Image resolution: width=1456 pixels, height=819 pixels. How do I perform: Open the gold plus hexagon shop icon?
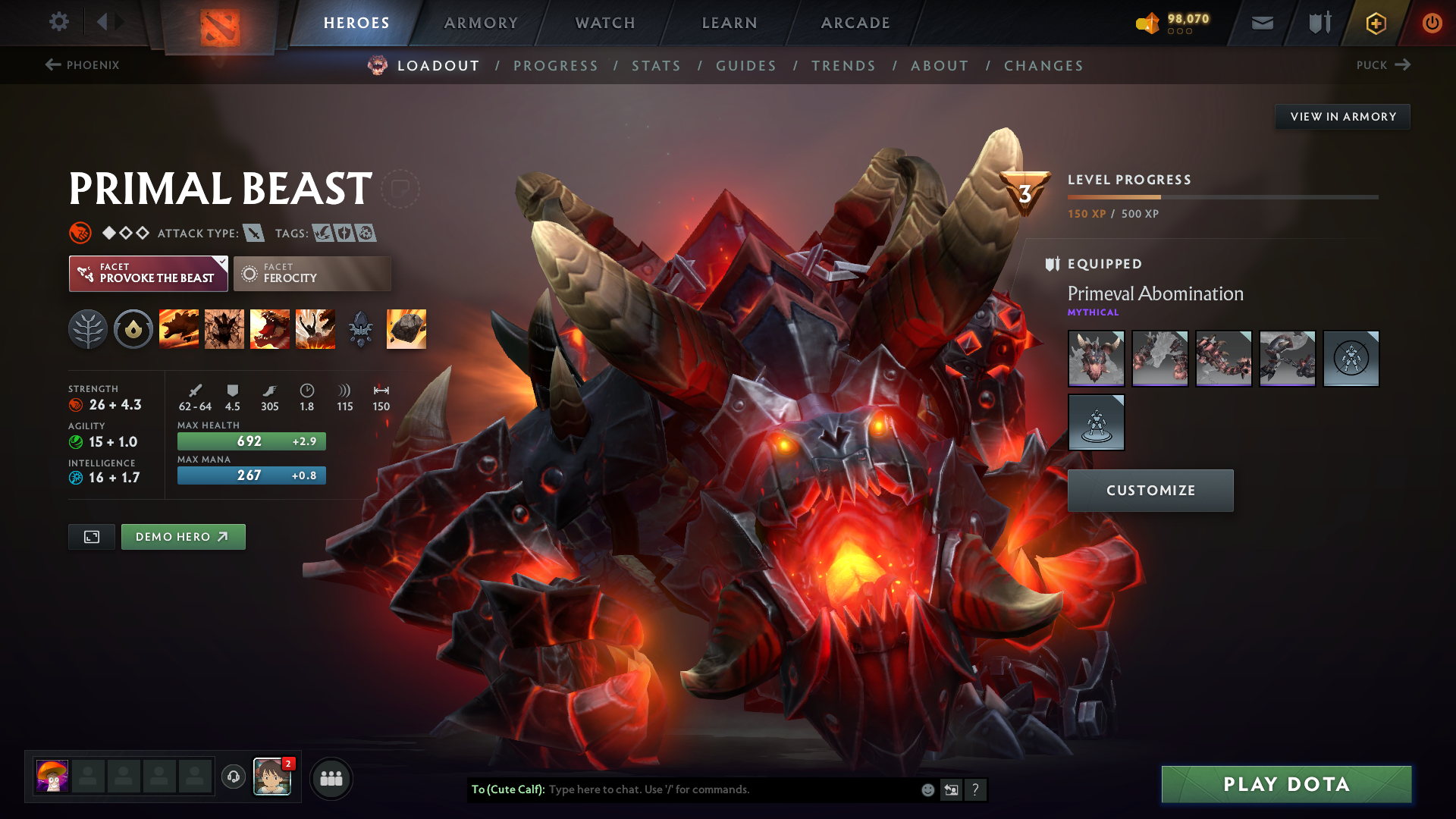click(x=1375, y=22)
